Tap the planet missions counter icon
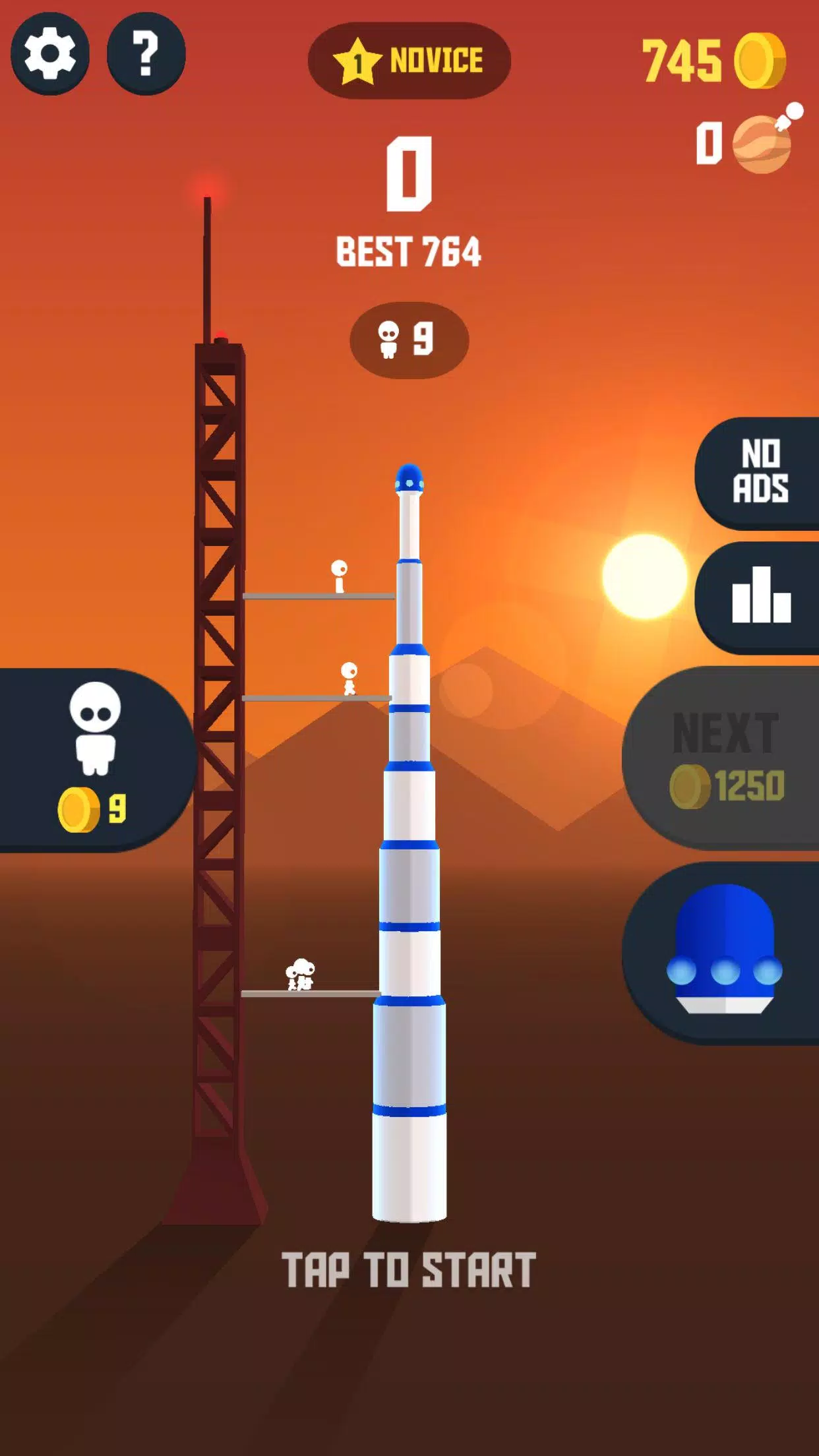The width and height of the screenshot is (819, 1456). (x=764, y=142)
